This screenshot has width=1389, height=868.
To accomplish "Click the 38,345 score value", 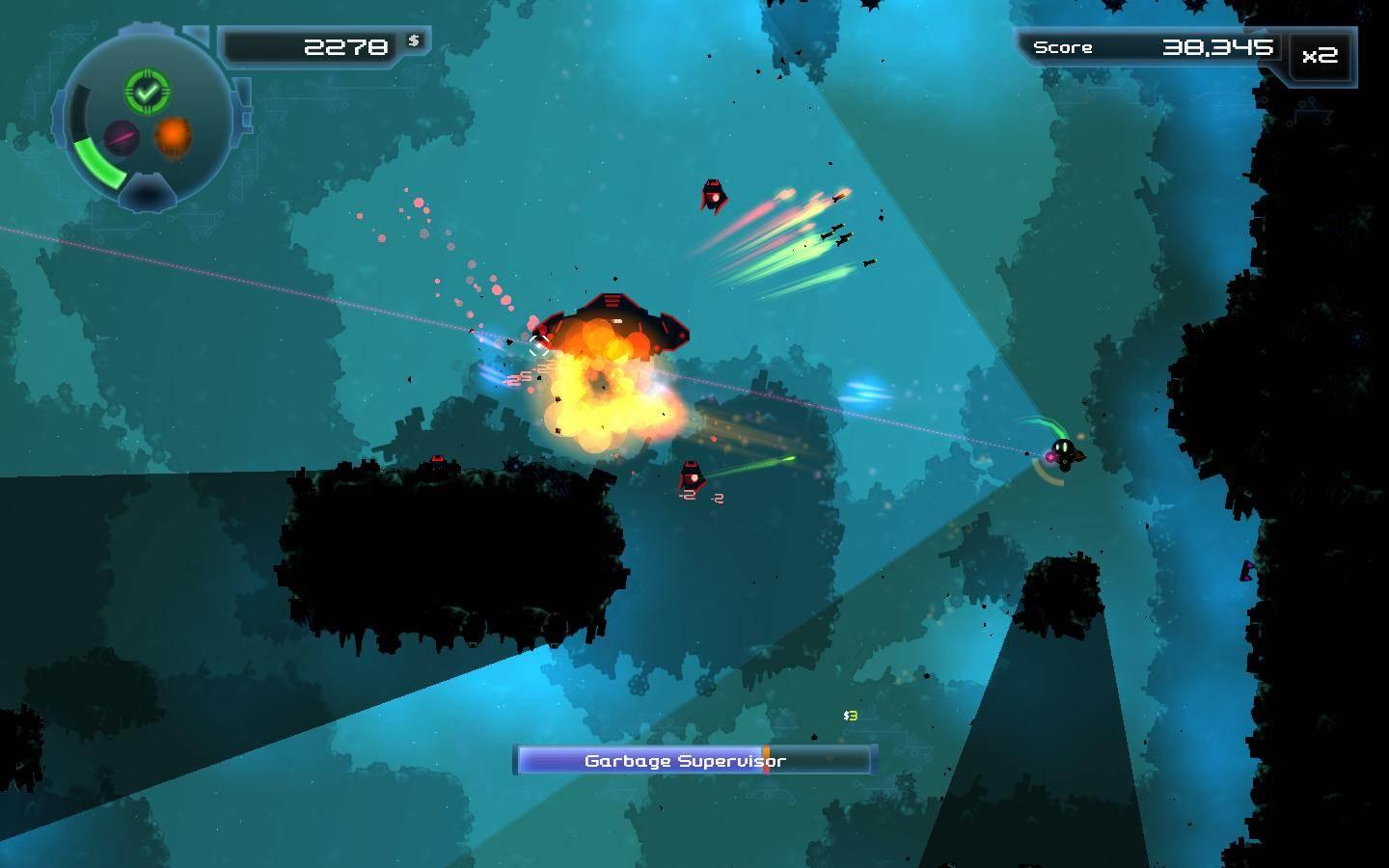I will (1219, 45).
